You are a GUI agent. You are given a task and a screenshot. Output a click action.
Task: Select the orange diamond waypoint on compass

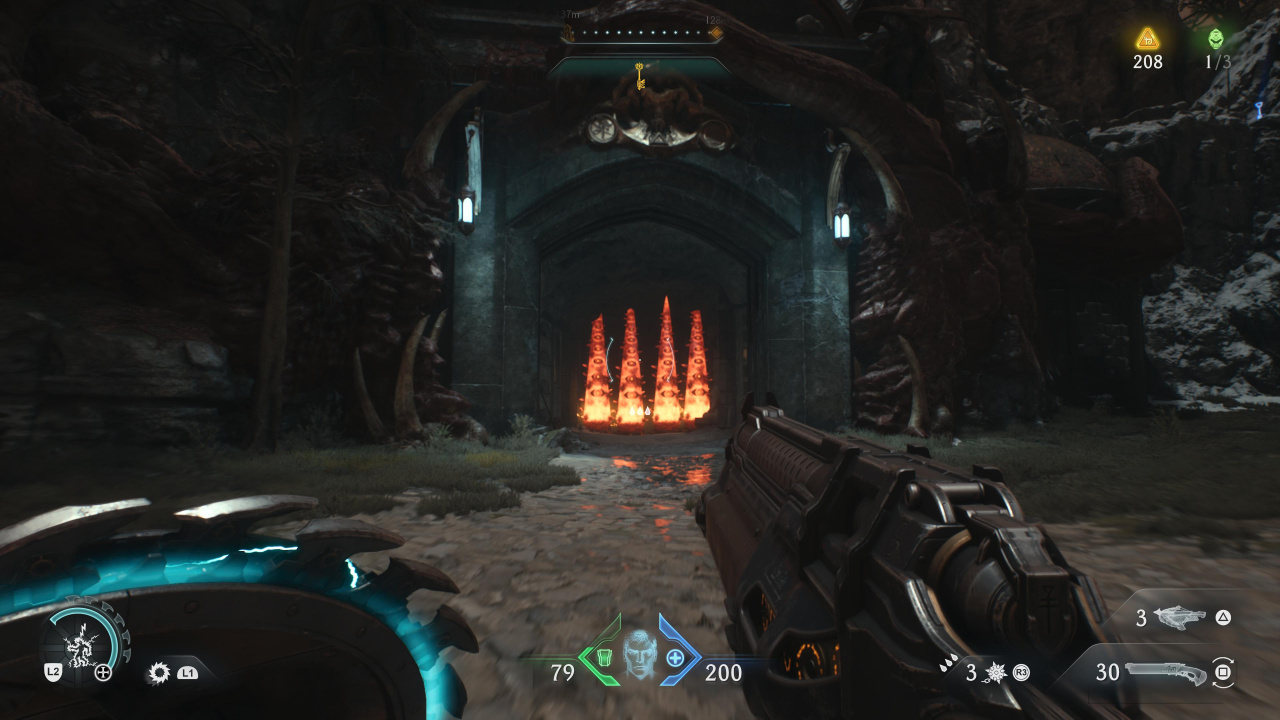coord(715,33)
